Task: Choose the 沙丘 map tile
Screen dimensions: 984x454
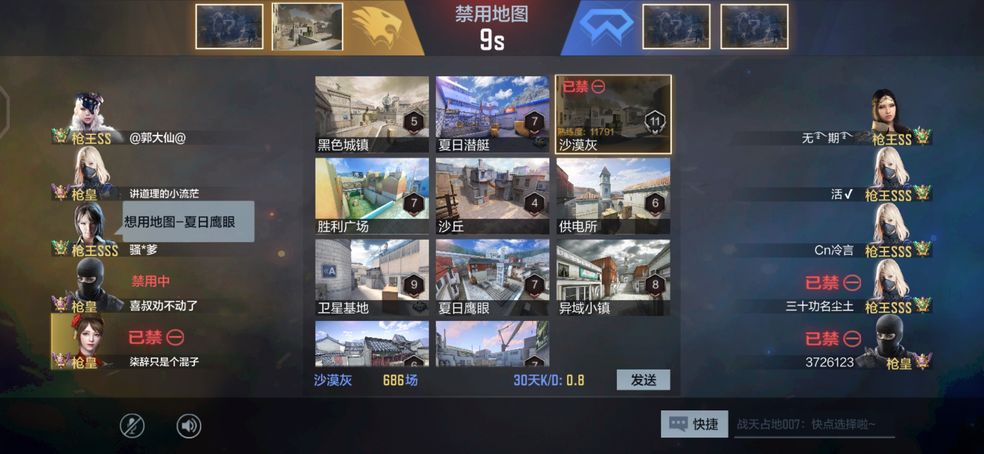Action: (492, 194)
